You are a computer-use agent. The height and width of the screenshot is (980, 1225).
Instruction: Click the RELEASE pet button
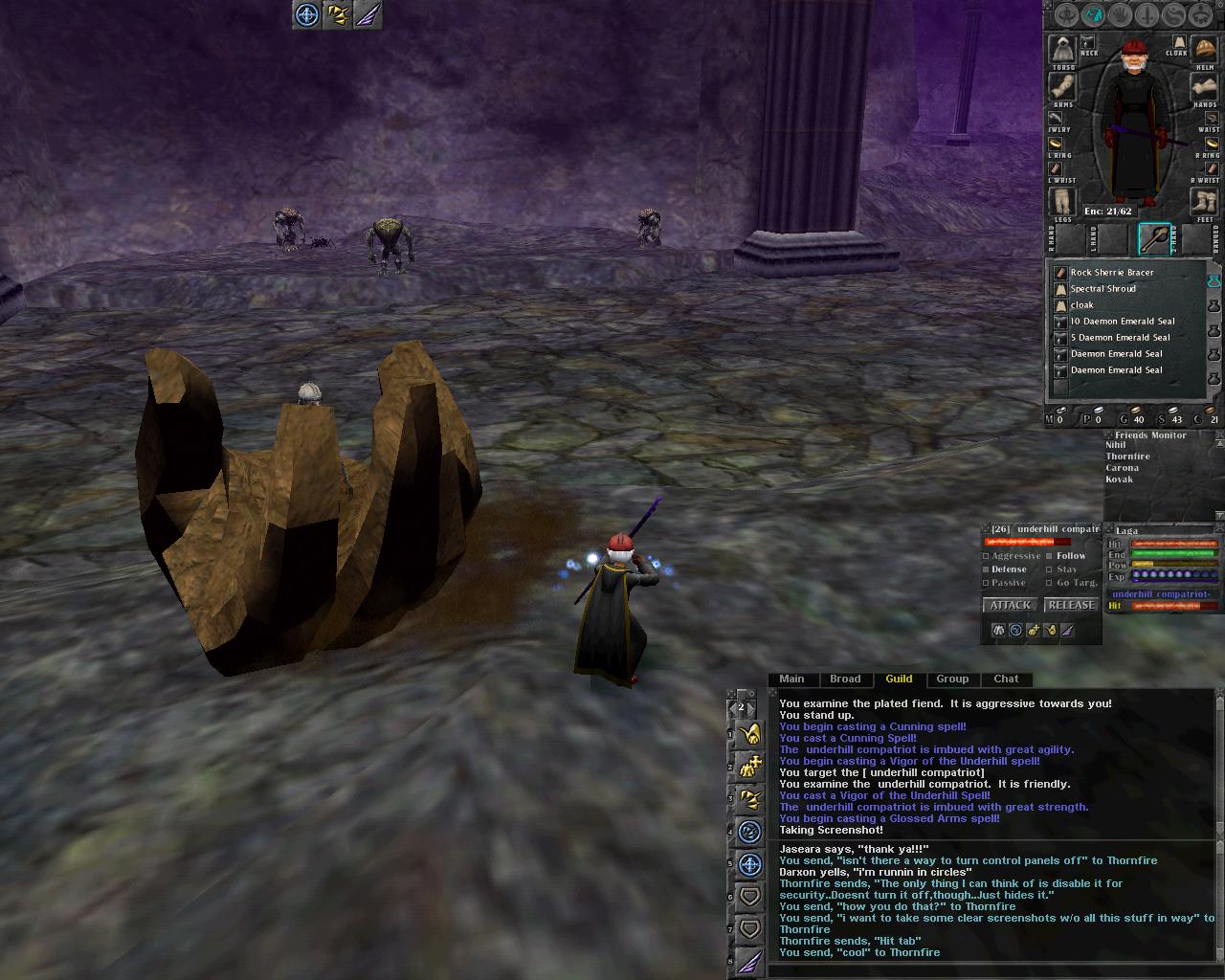point(1071,605)
